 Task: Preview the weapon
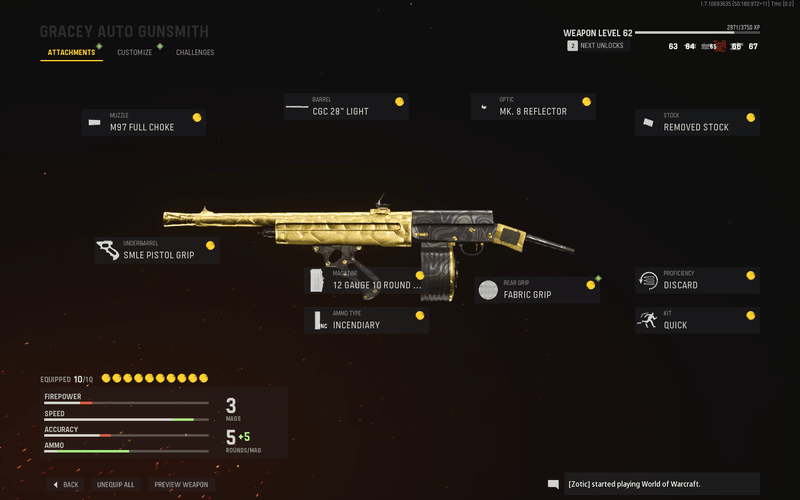181,484
